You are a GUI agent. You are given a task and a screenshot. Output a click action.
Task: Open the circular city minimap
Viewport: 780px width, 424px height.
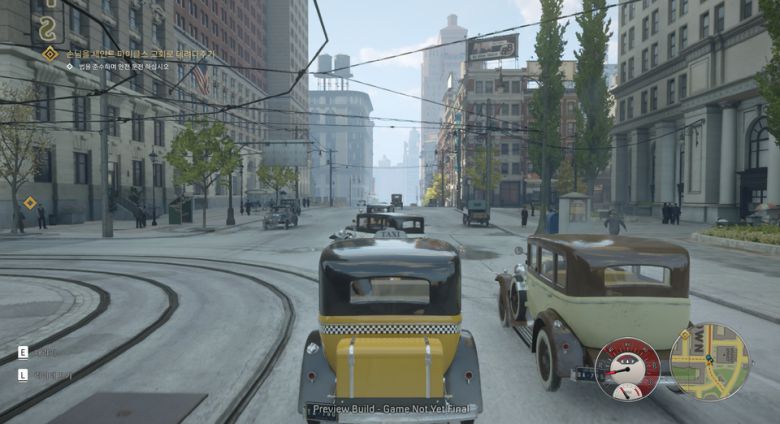click(710, 361)
